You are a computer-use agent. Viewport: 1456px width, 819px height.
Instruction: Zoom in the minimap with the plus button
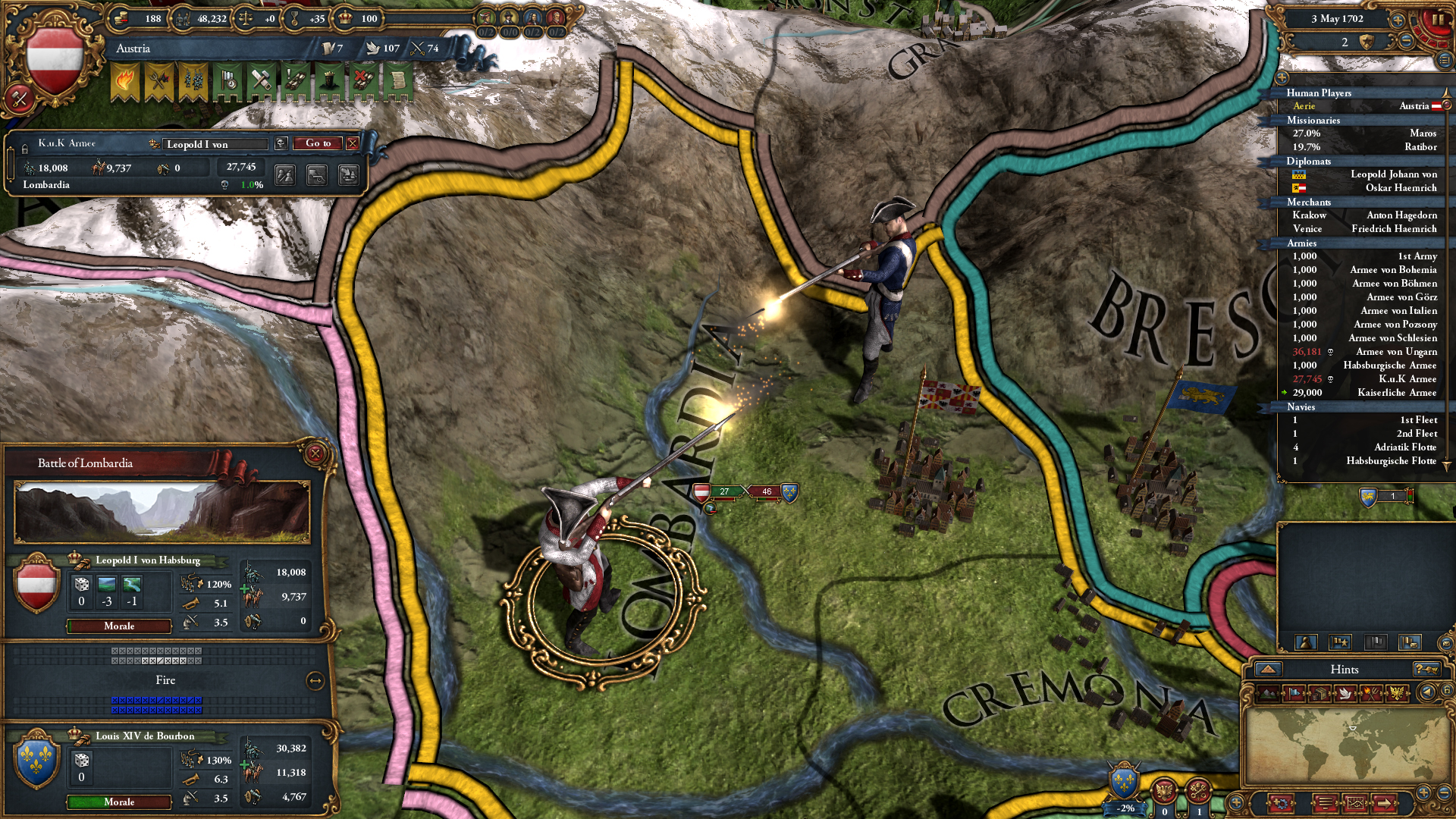coord(1423,792)
